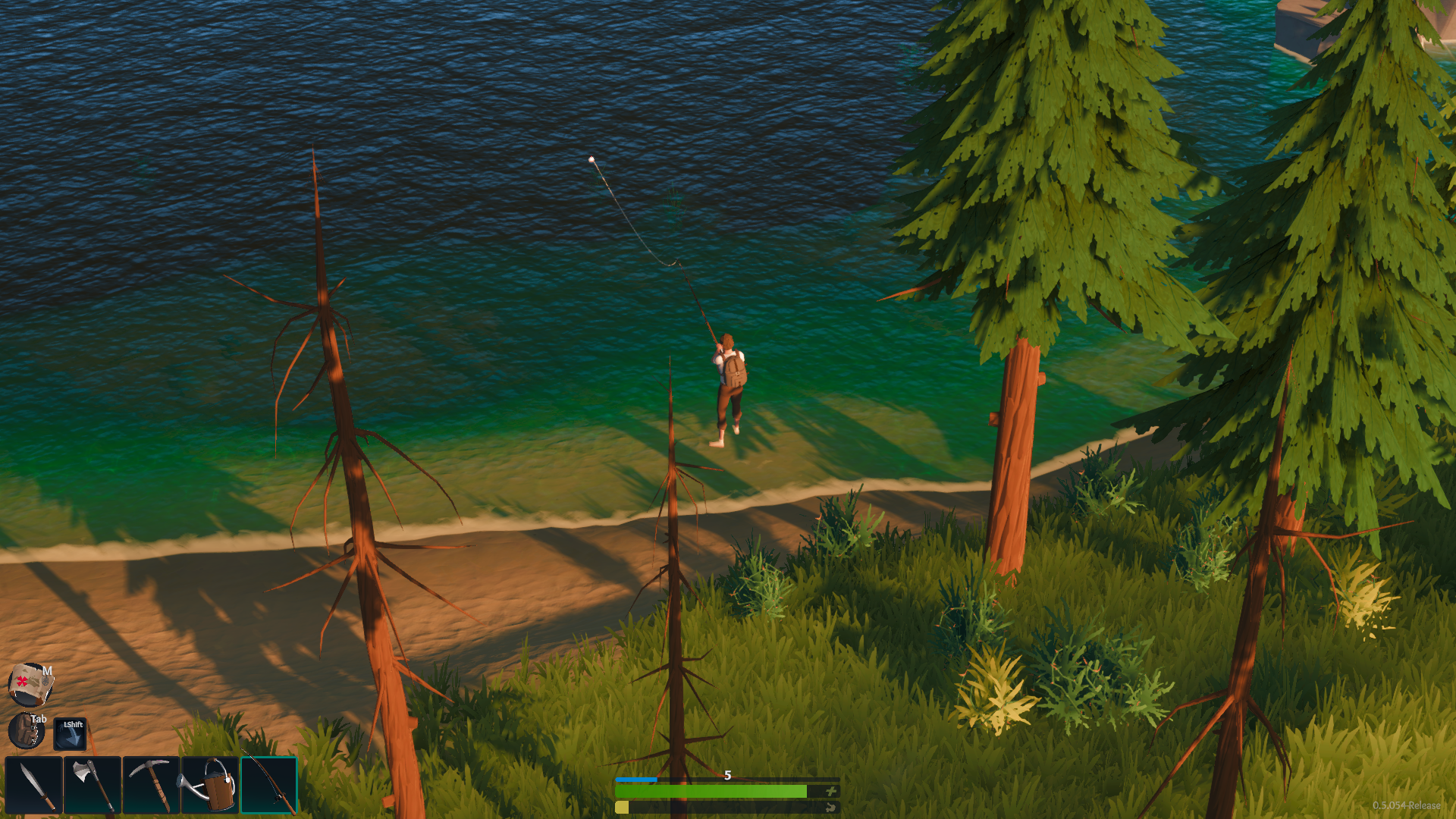Choose the pickaxe hotbar slot

151,785
